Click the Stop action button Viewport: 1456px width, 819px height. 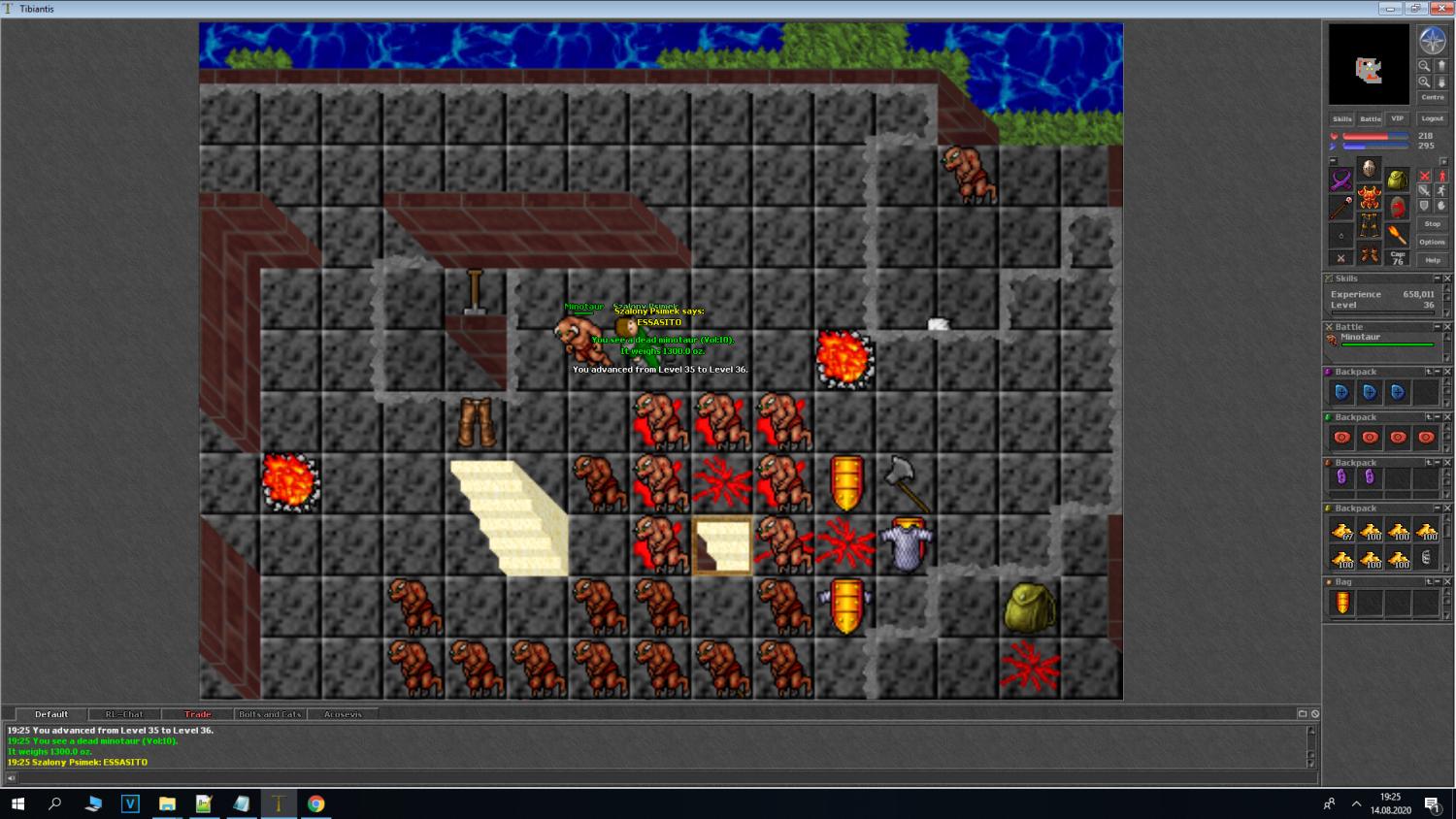1433,223
